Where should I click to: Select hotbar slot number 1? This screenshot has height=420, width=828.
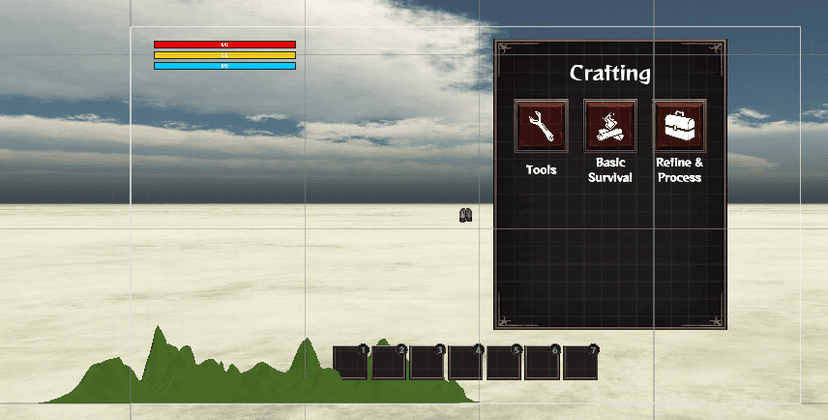350,362
